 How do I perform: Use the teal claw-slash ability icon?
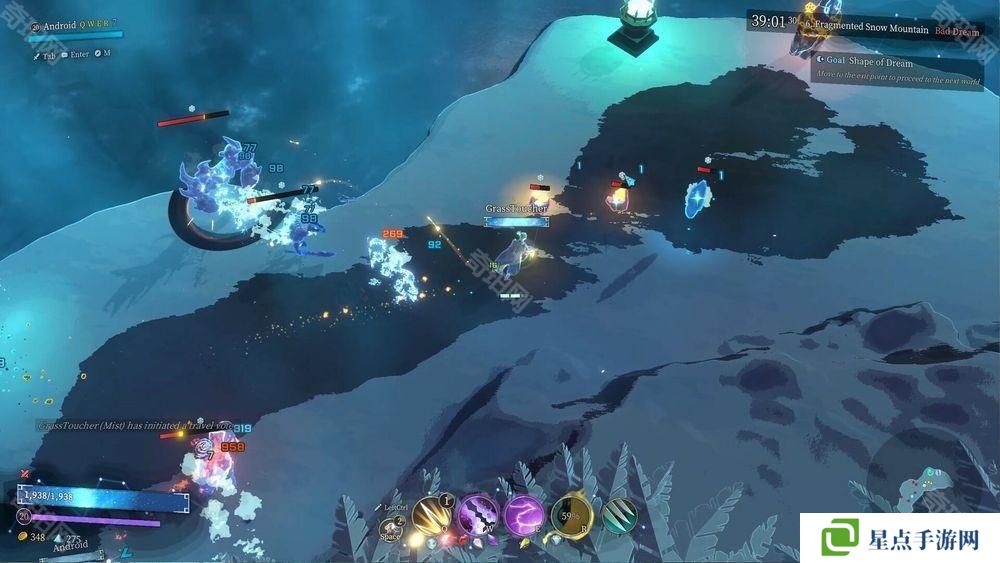tap(620, 516)
